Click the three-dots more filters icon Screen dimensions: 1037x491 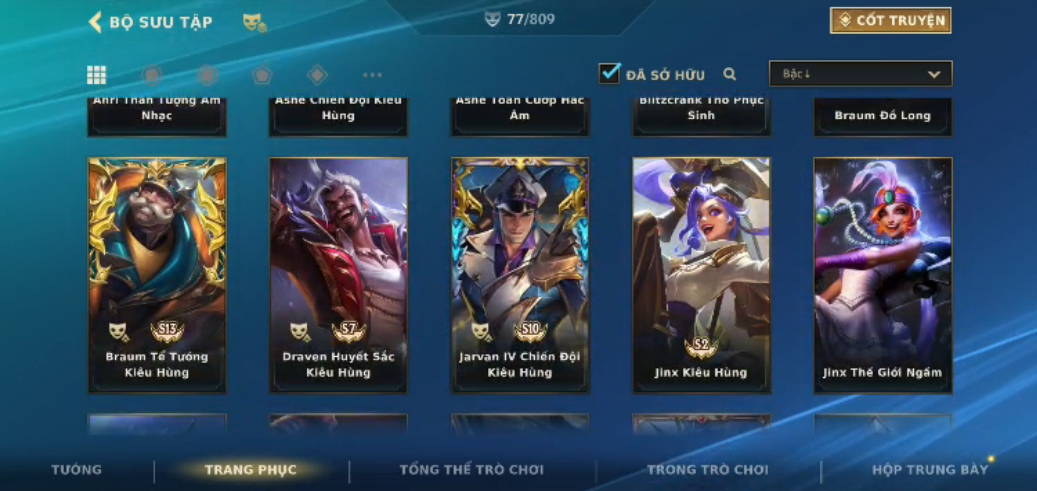click(x=372, y=75)
